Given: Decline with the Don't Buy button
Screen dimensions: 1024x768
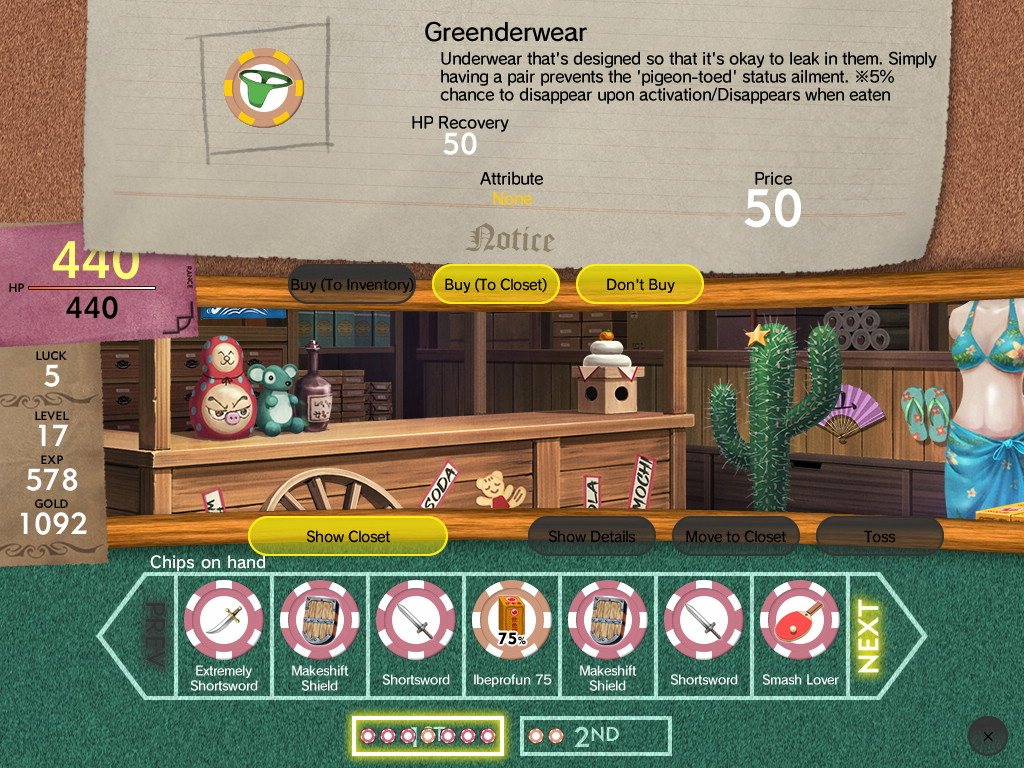Looking at the screenshot, I should pyautogui.click(x=640, y=285).
